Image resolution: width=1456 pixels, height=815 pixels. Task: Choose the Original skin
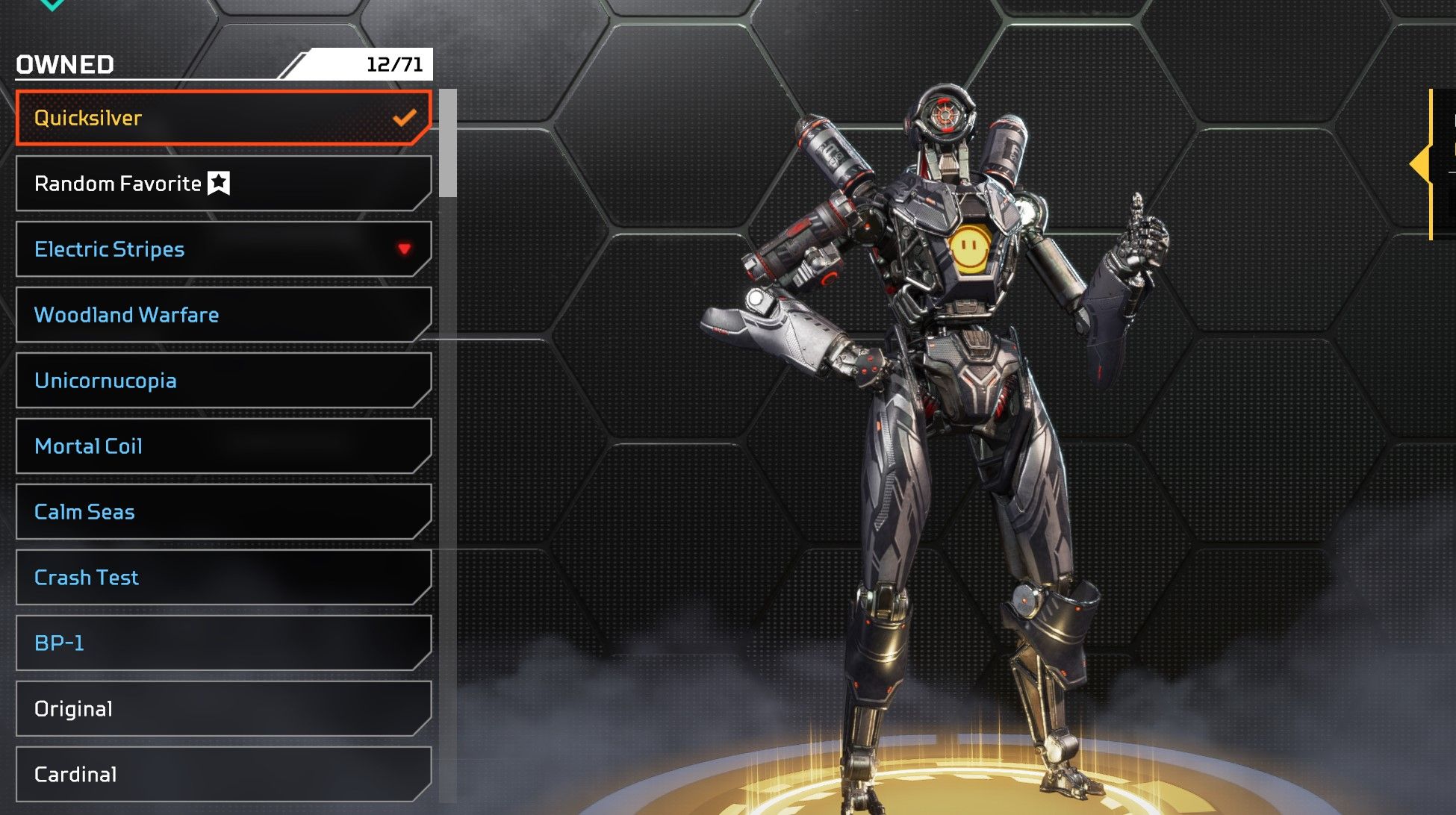(x=223, y=709)
